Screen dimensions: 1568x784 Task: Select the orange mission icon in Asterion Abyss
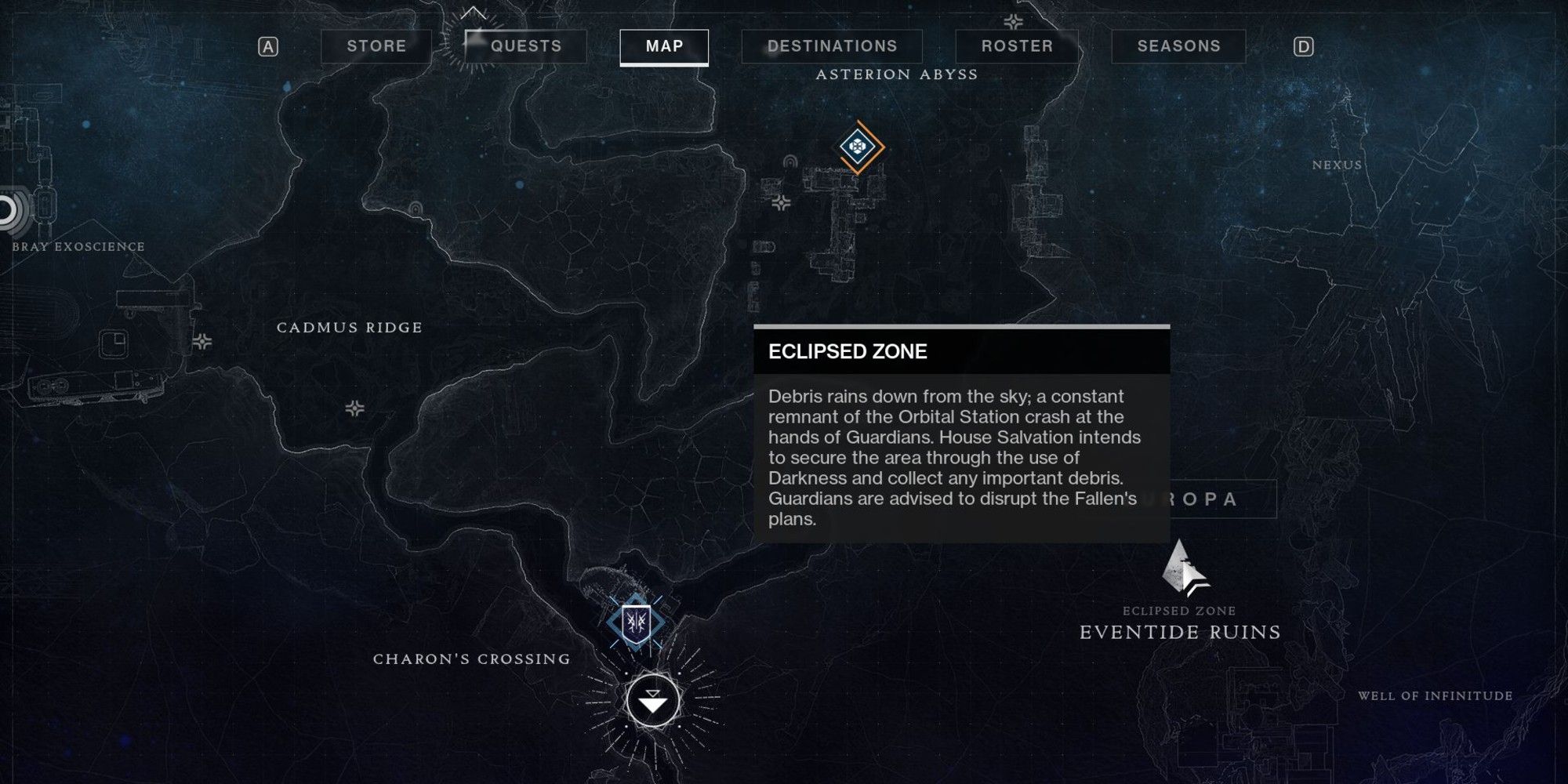tap(859, 146)
